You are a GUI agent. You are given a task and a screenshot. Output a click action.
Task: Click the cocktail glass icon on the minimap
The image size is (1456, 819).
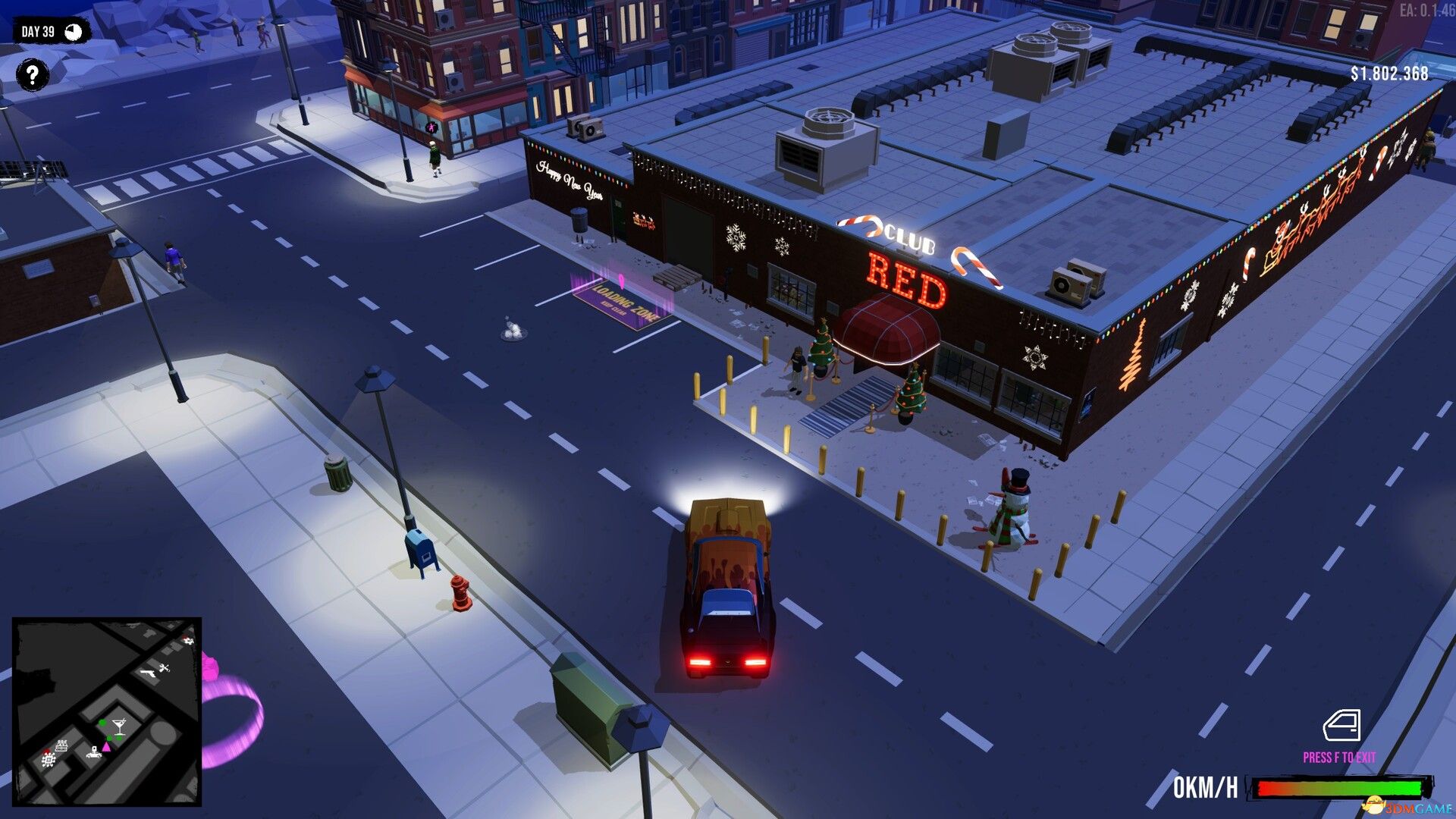pos(118,726)
